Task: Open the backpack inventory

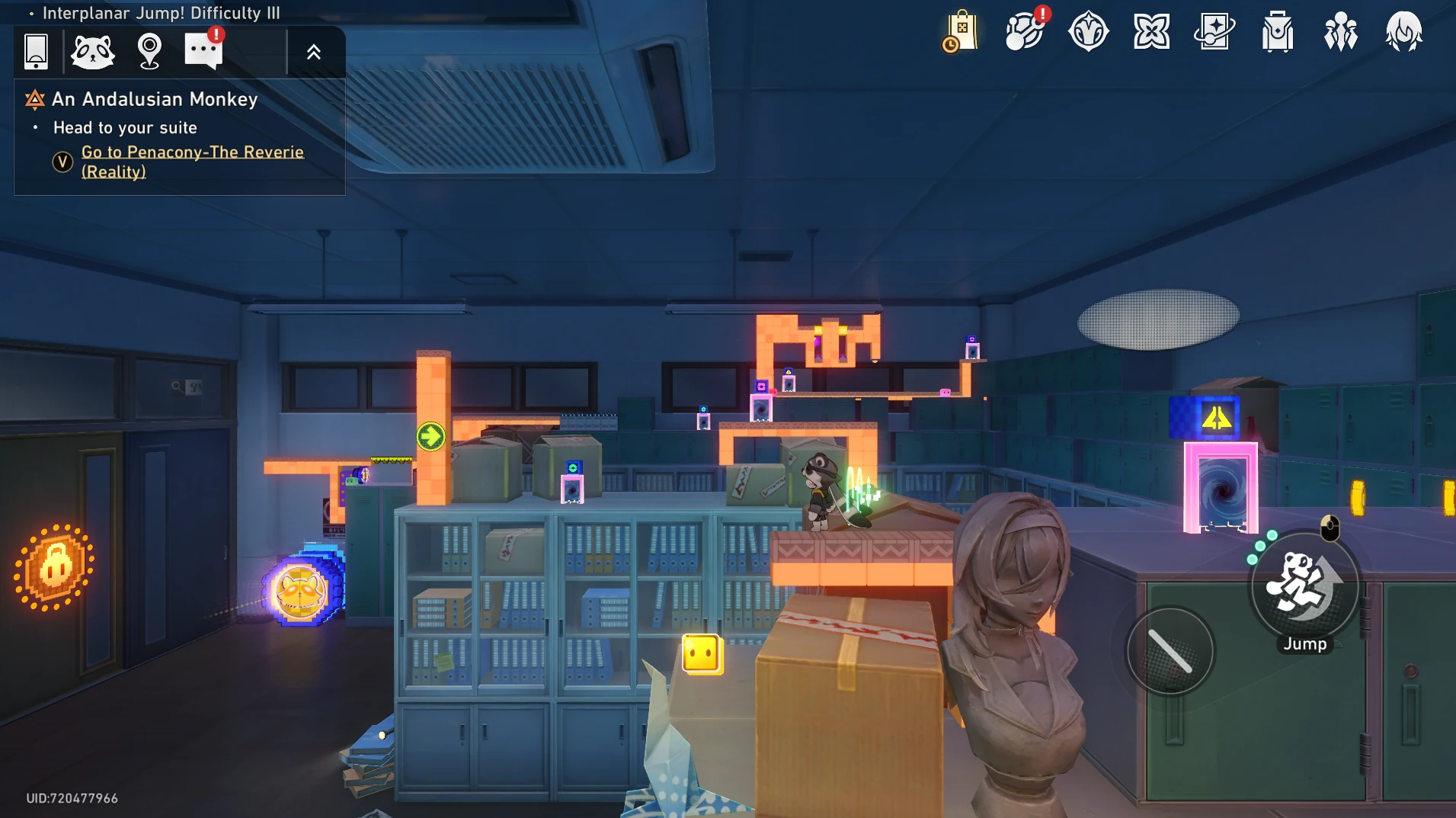Action: coord(1278,32)
